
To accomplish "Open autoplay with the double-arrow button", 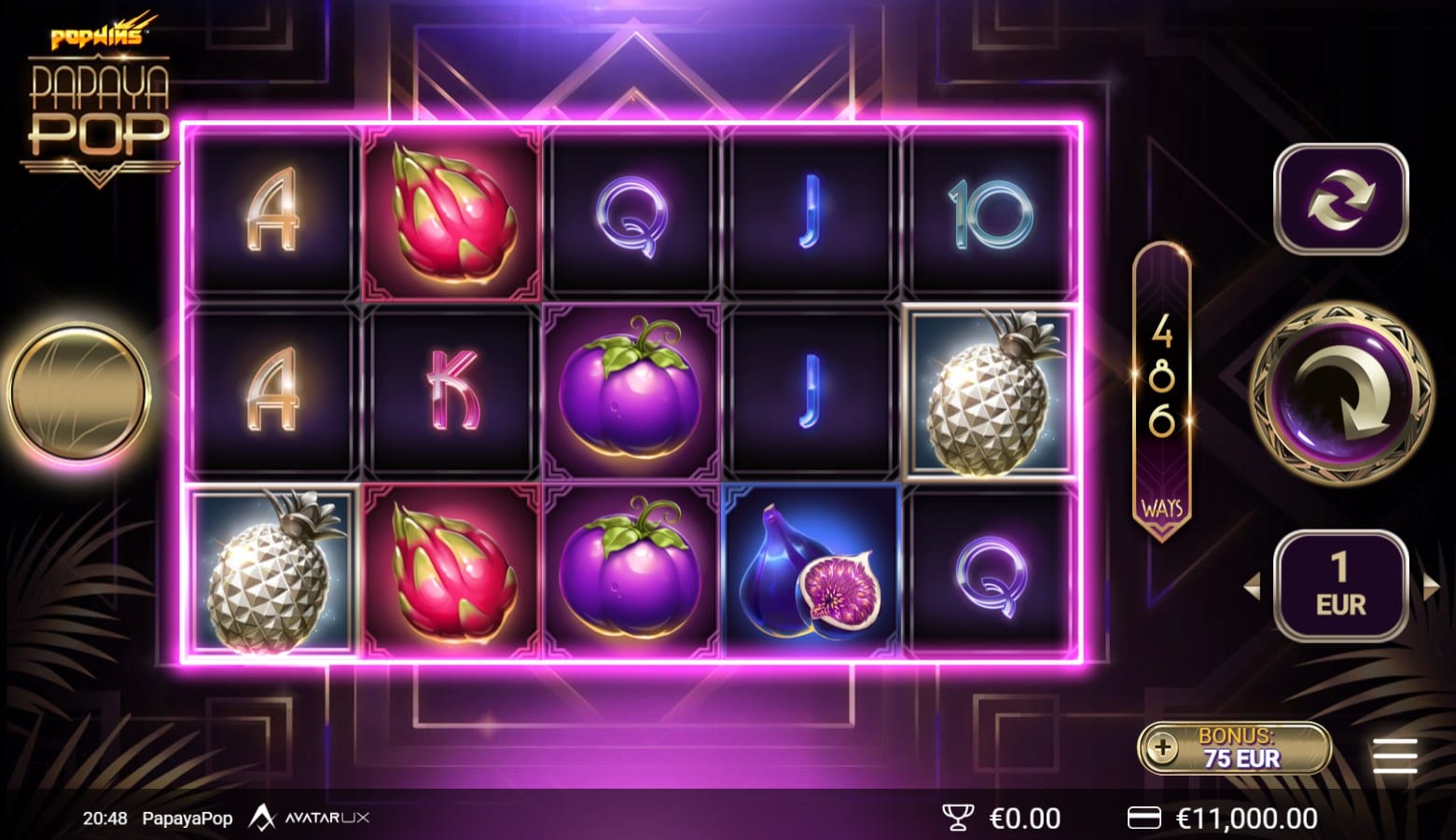I will pyautogui.click(x=1340, y=199).
